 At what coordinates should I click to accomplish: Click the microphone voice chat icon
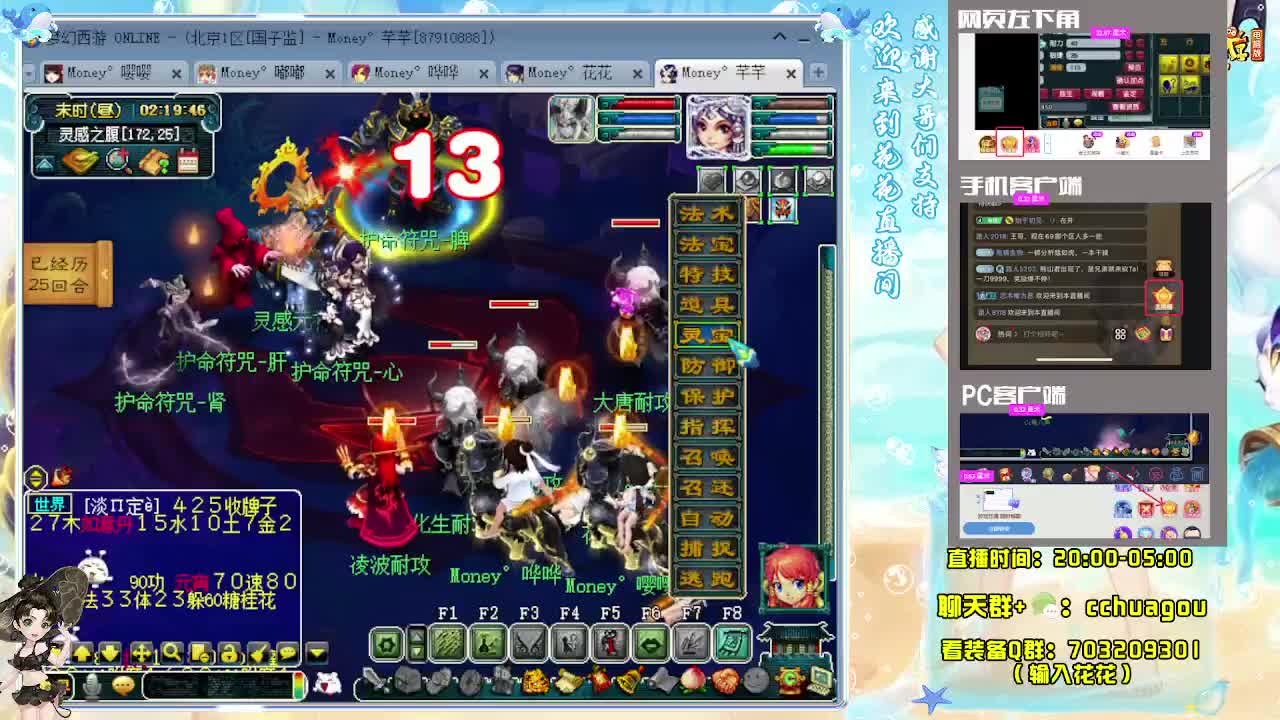(x=90, y=683)
